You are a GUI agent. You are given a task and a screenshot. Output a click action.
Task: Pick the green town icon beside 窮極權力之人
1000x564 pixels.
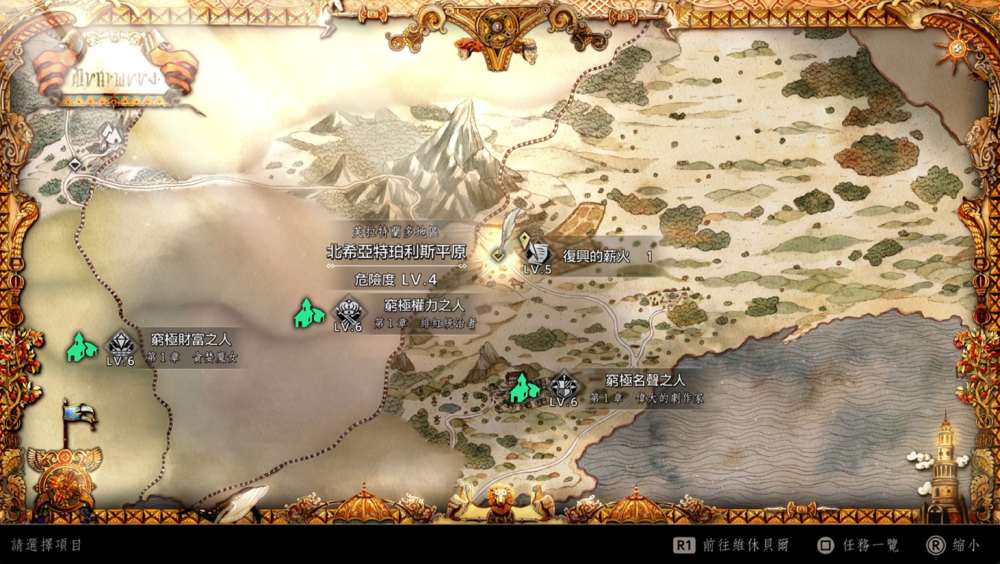(309, 313)
